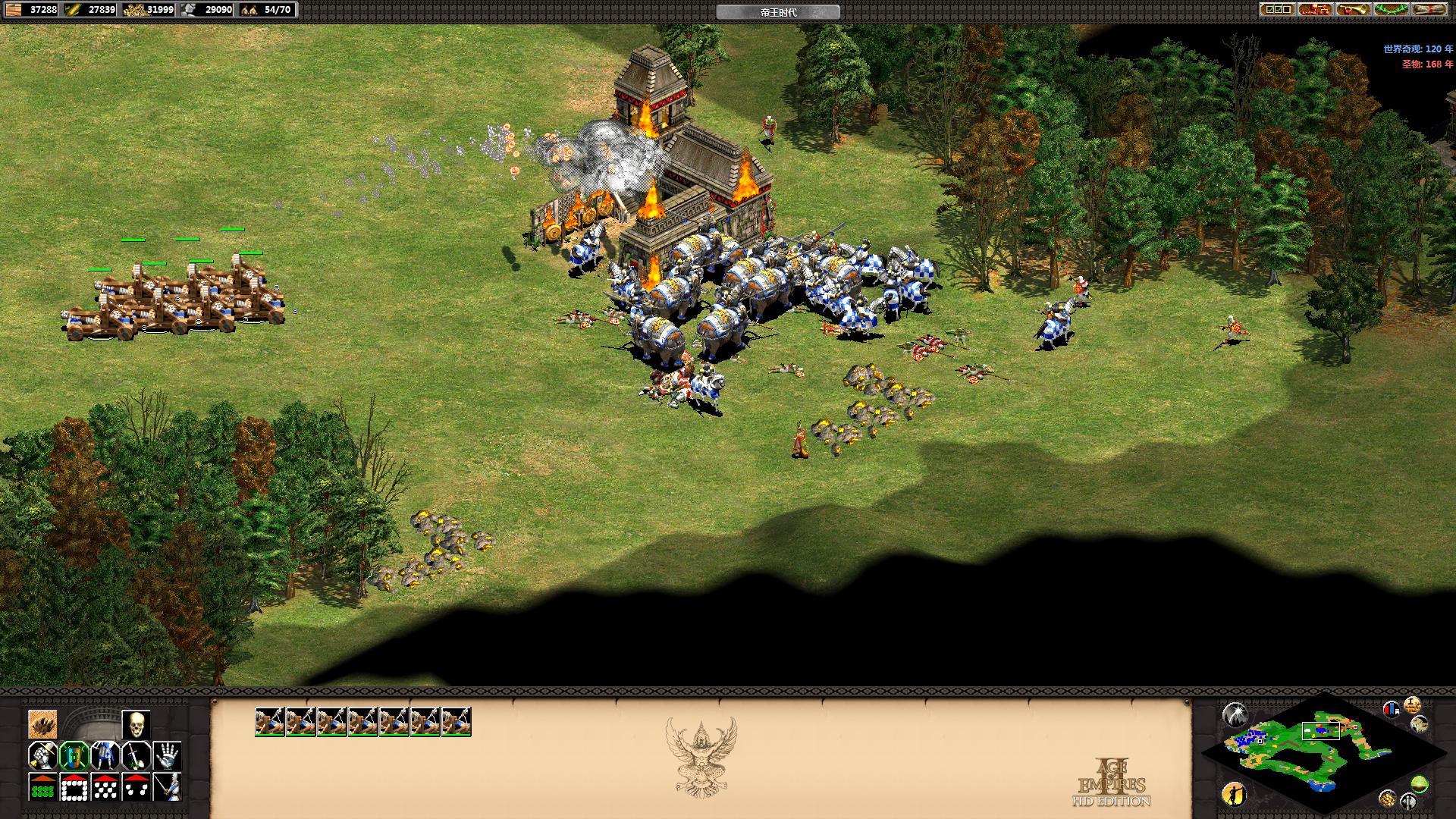The height and width of the screenshot is (819, 1456).
Task: Open the game menu scroll button
Action: [1429, 10]
